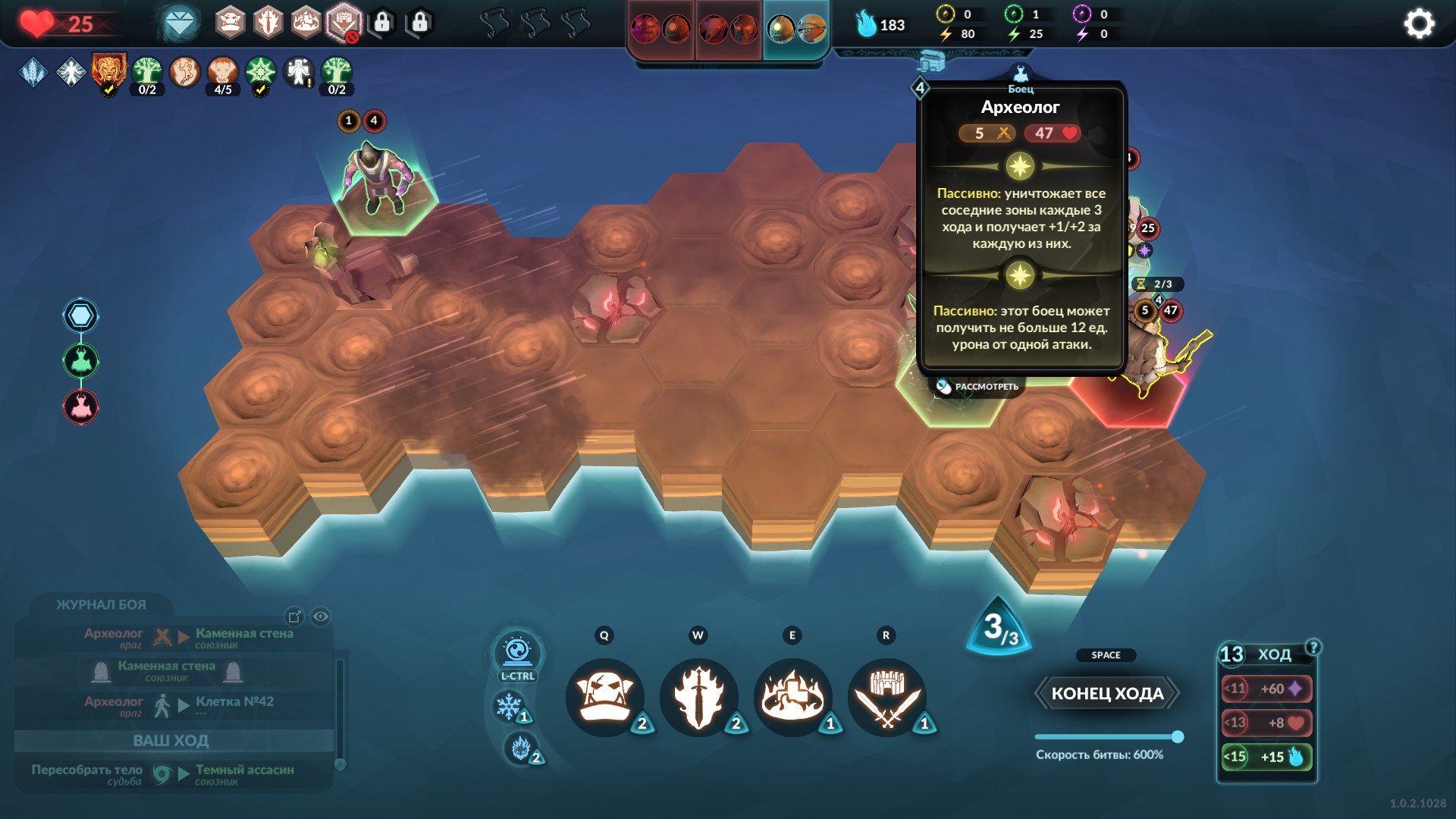Cast the small blue flame spell
The width and height of the screenshot is (1456, 819).
(x=520, y=748)
